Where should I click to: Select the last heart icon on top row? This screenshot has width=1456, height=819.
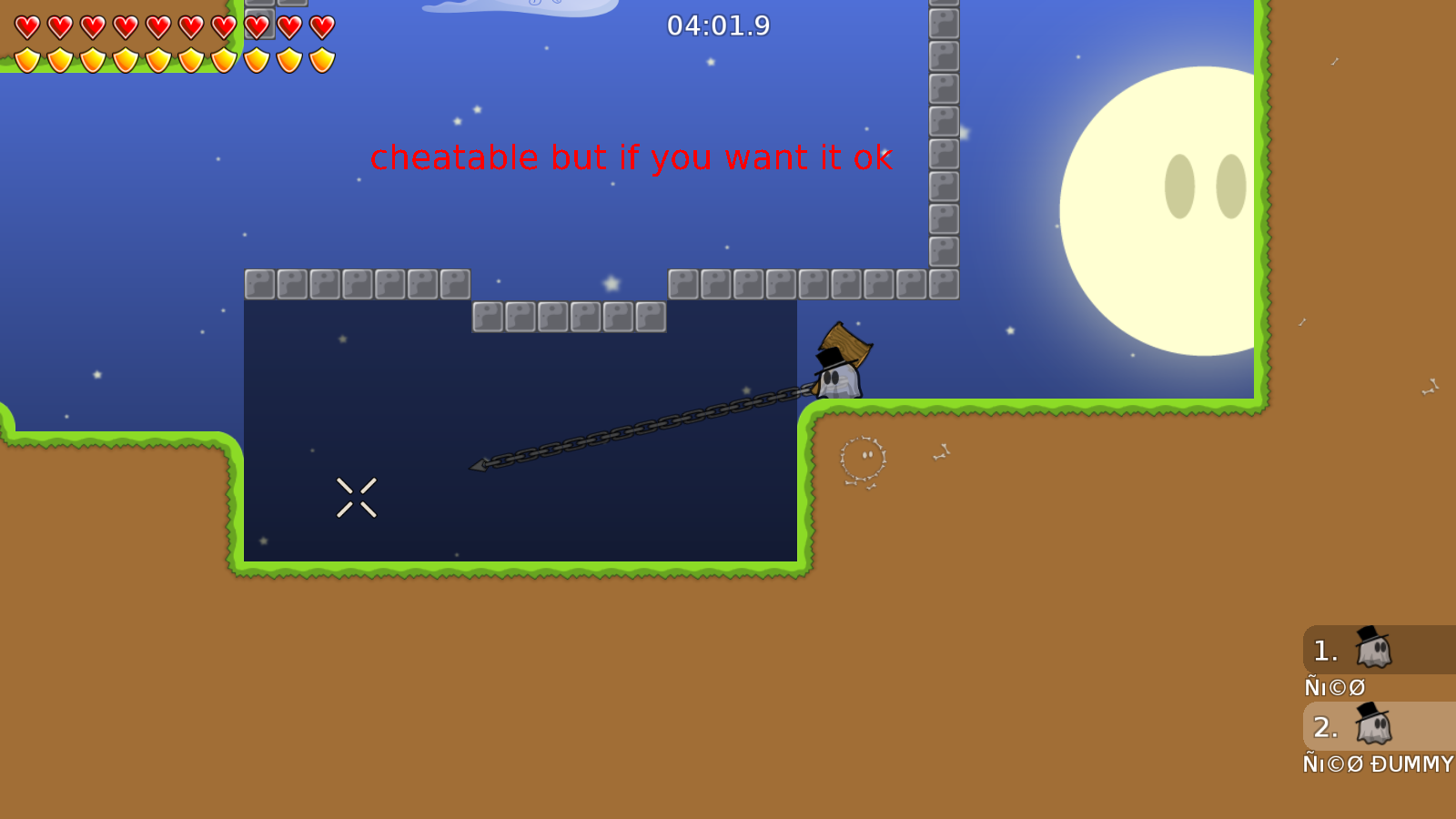click(x=321, y=25)
